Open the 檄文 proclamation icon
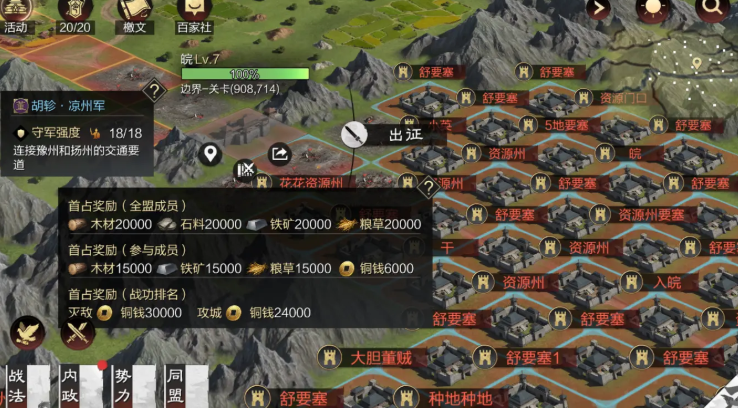Viewport: 738px width, 408px height. pyautogui.click(x=134, y=16)
